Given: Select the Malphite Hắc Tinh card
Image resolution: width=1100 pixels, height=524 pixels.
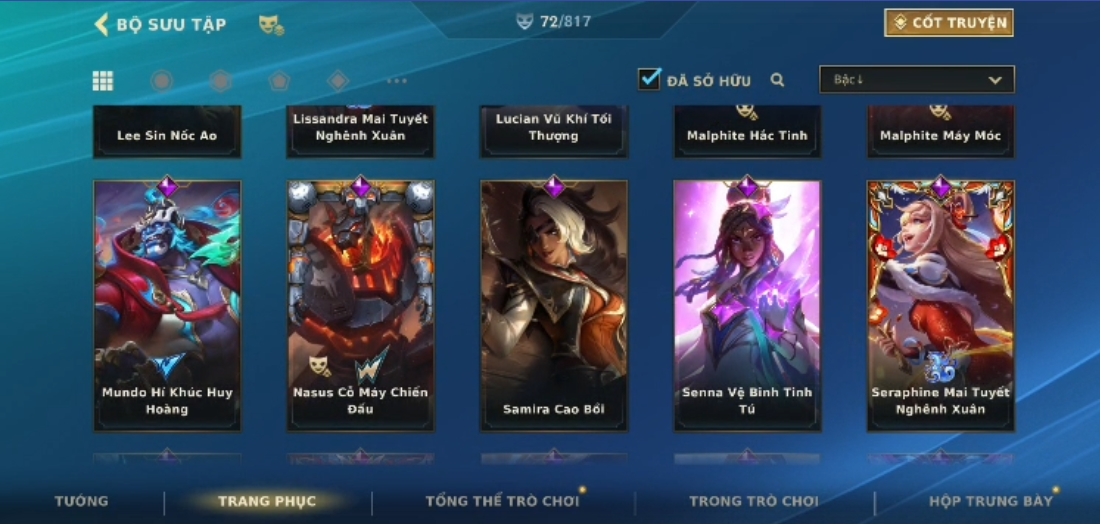Looking at the screenshot, I should (747, 133).
